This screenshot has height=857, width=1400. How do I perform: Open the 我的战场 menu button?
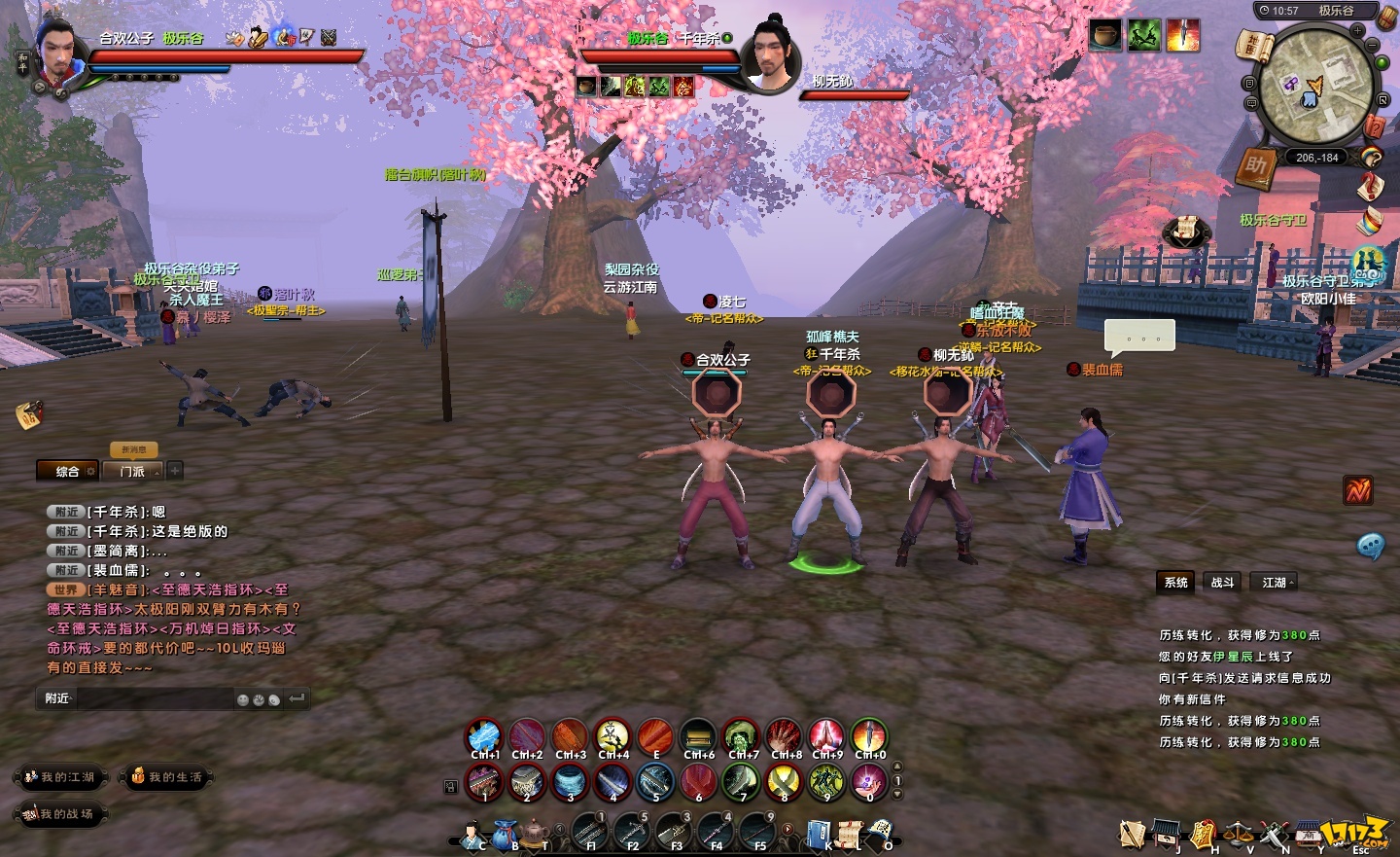pyautogui.click(x=59, y=814)
